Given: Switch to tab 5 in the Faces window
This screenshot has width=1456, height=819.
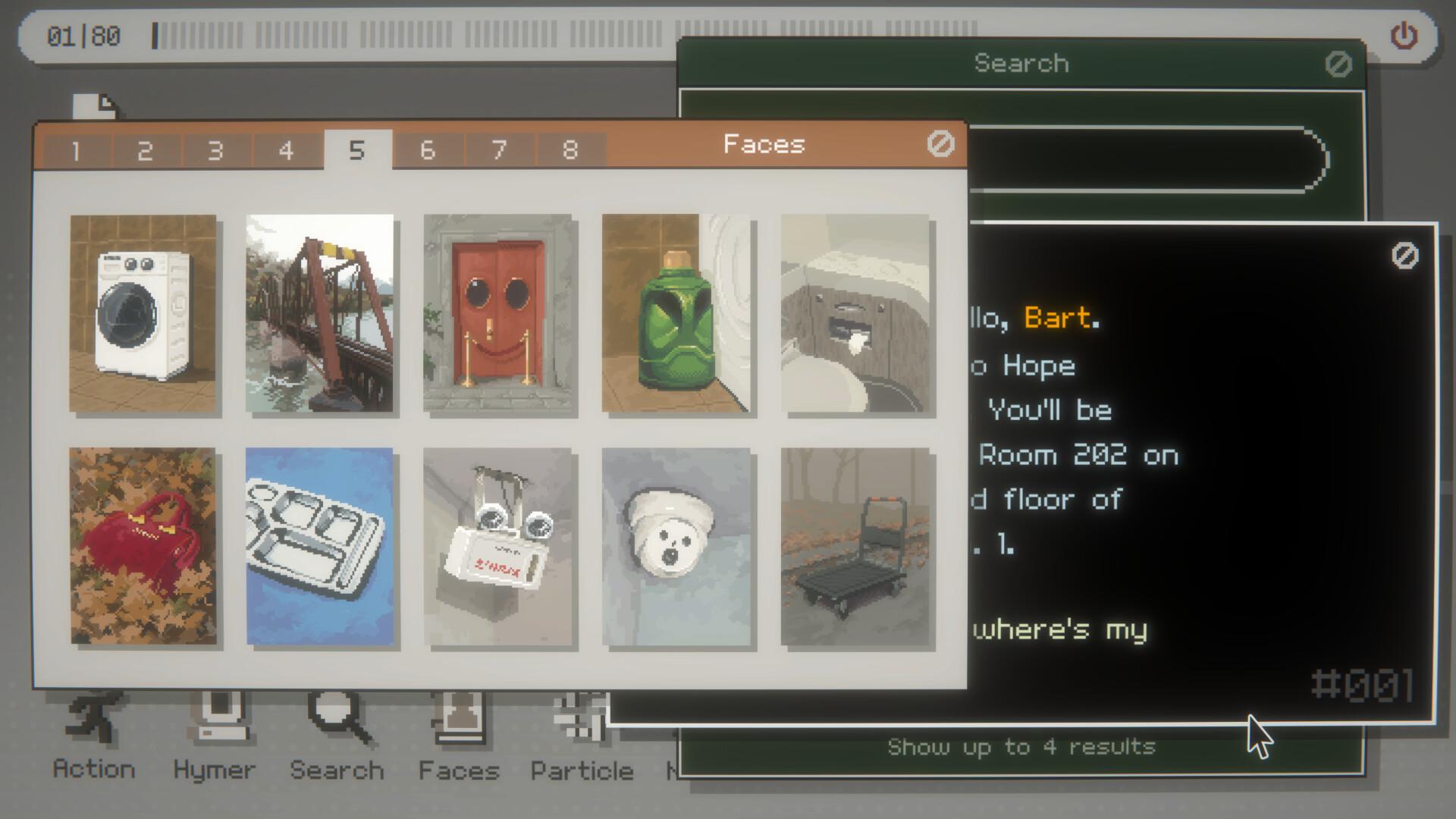Looking at the screenshot, I should click(x=357, y=149).
